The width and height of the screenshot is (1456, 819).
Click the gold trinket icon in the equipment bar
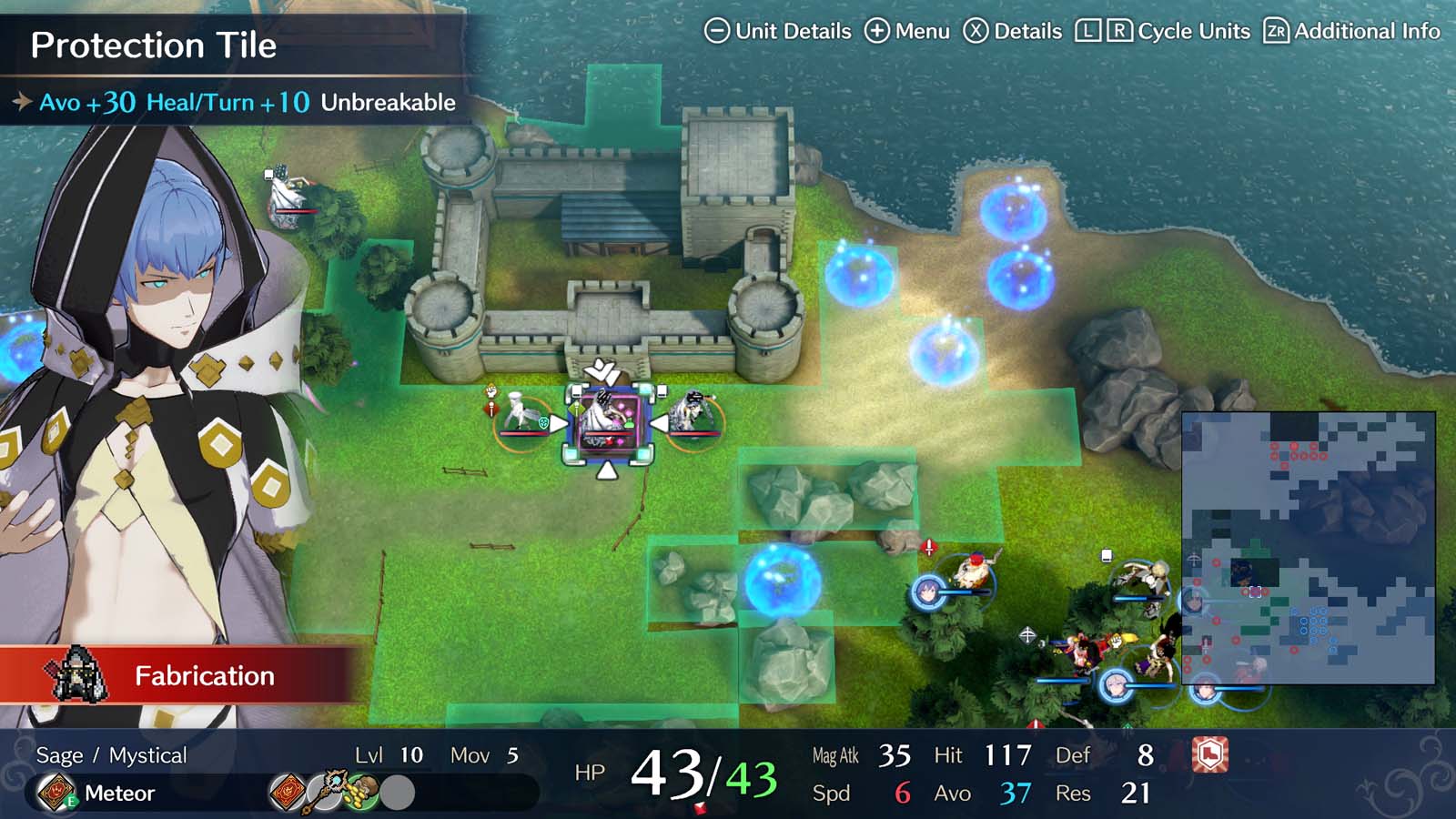[x=361, y=794]
